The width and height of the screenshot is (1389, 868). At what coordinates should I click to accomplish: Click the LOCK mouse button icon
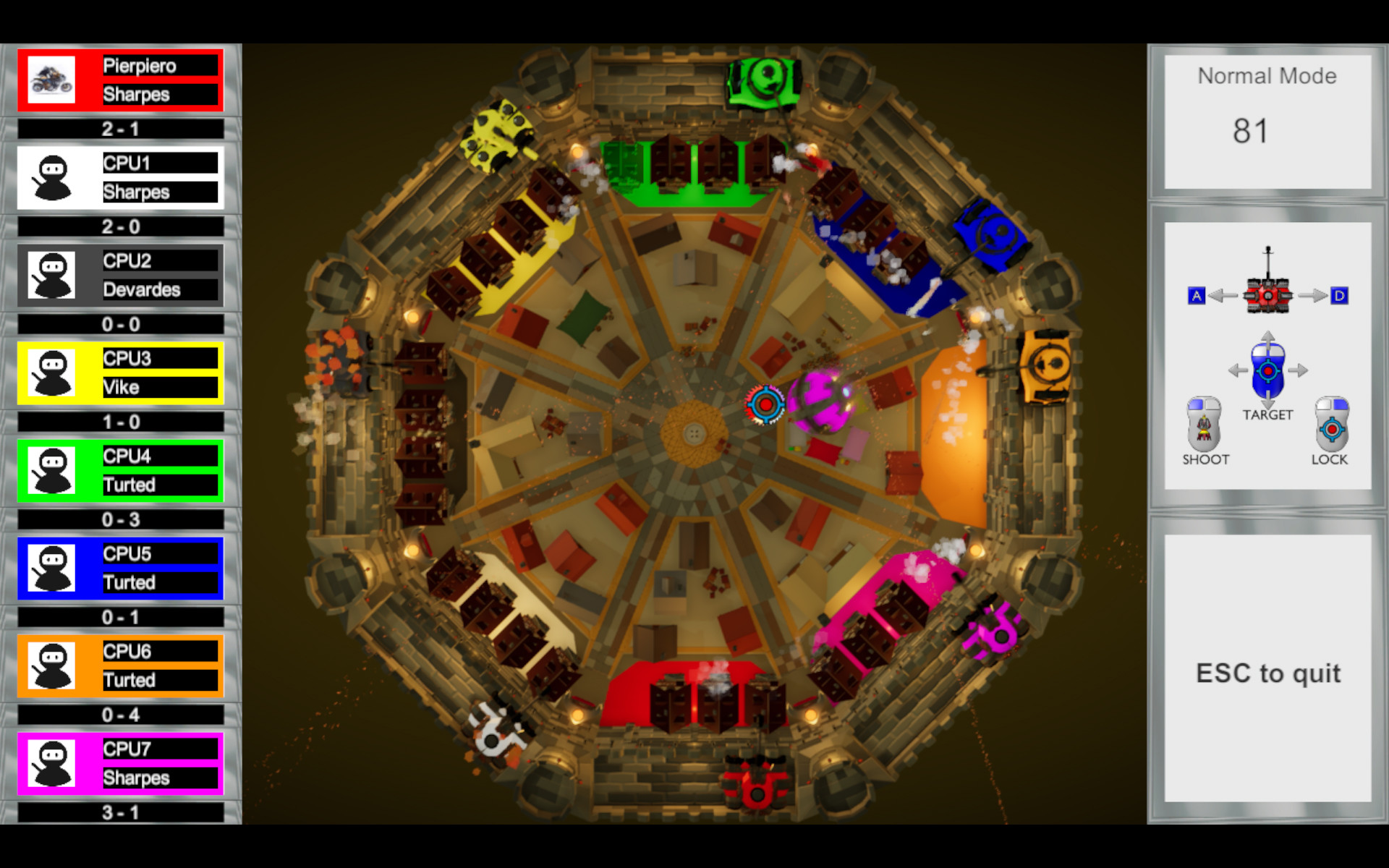[x=1330, y=430]
